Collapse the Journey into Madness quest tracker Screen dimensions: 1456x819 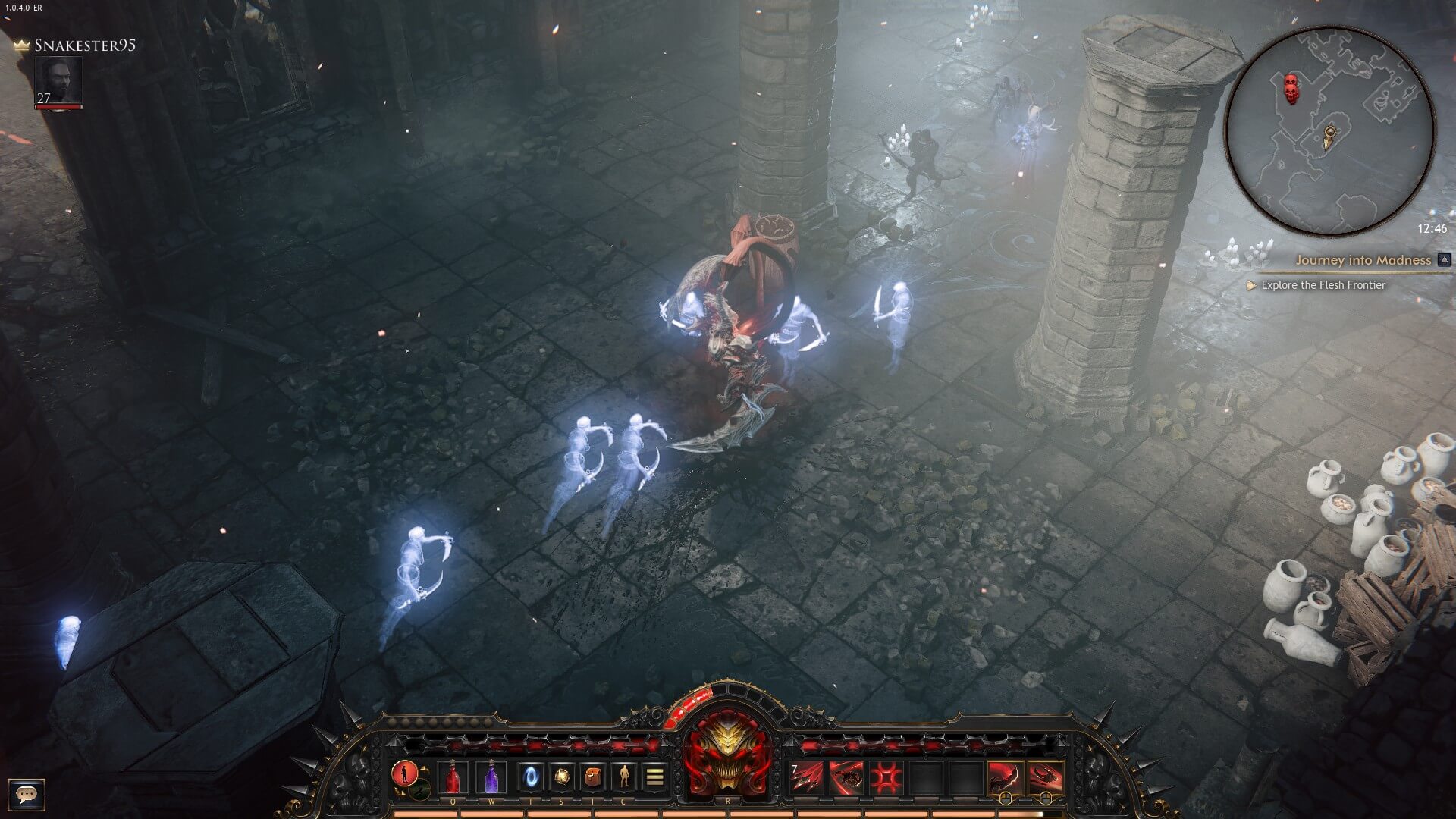pos(1444,260)
